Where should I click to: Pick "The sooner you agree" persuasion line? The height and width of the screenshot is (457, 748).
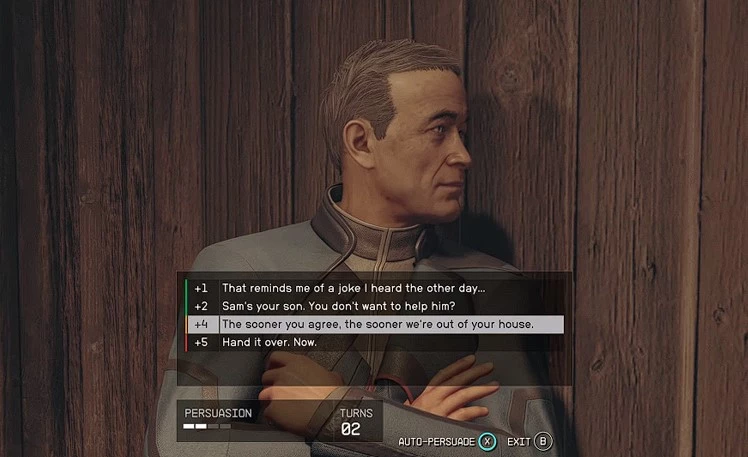(x=378, y=324)
